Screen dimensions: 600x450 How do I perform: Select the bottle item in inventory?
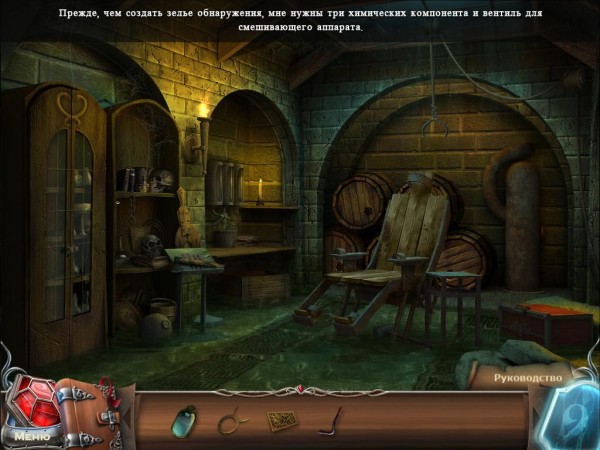[x=185, y=418]
